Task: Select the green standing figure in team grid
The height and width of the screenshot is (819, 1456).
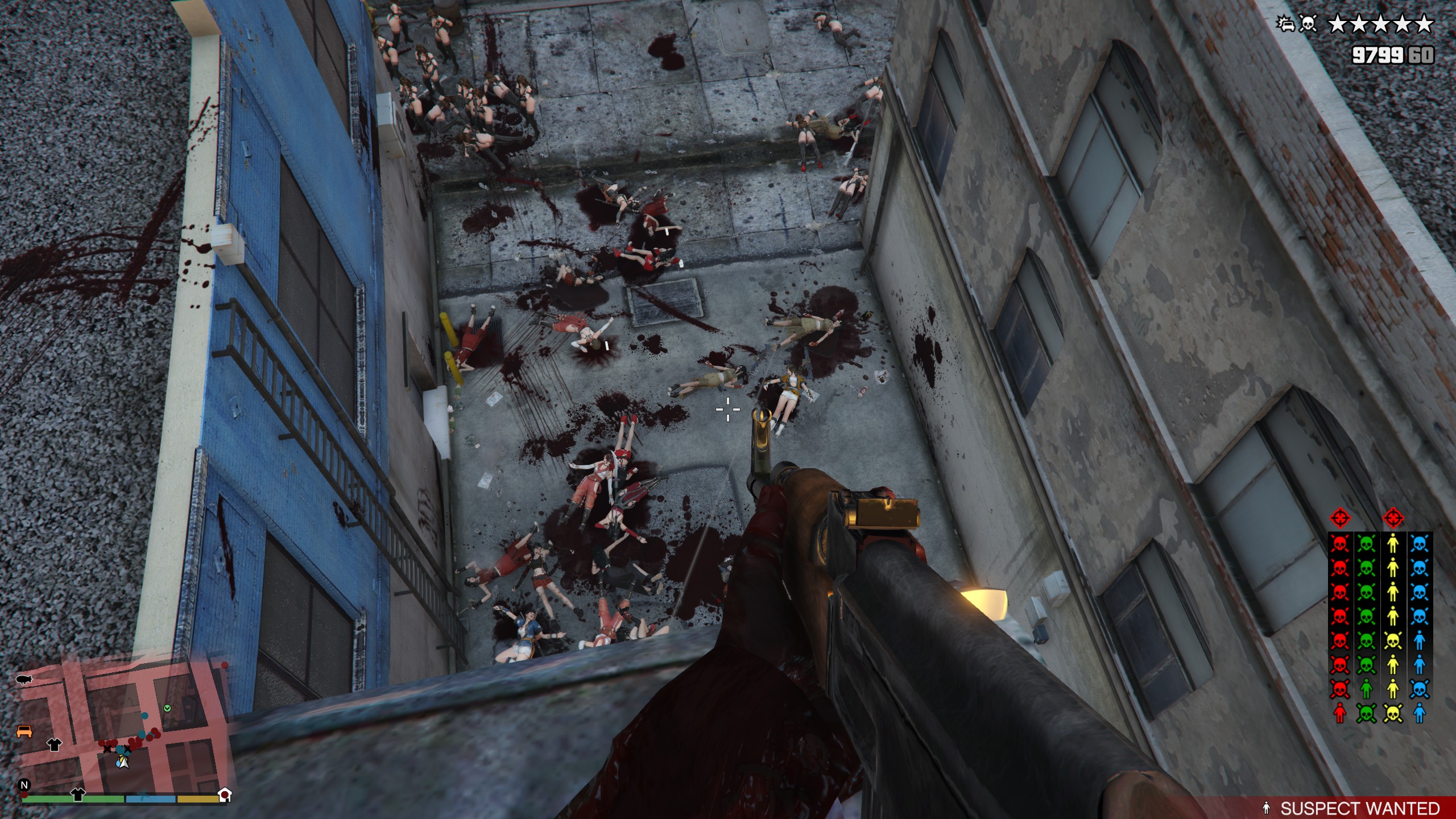Action: [1366, 689]
